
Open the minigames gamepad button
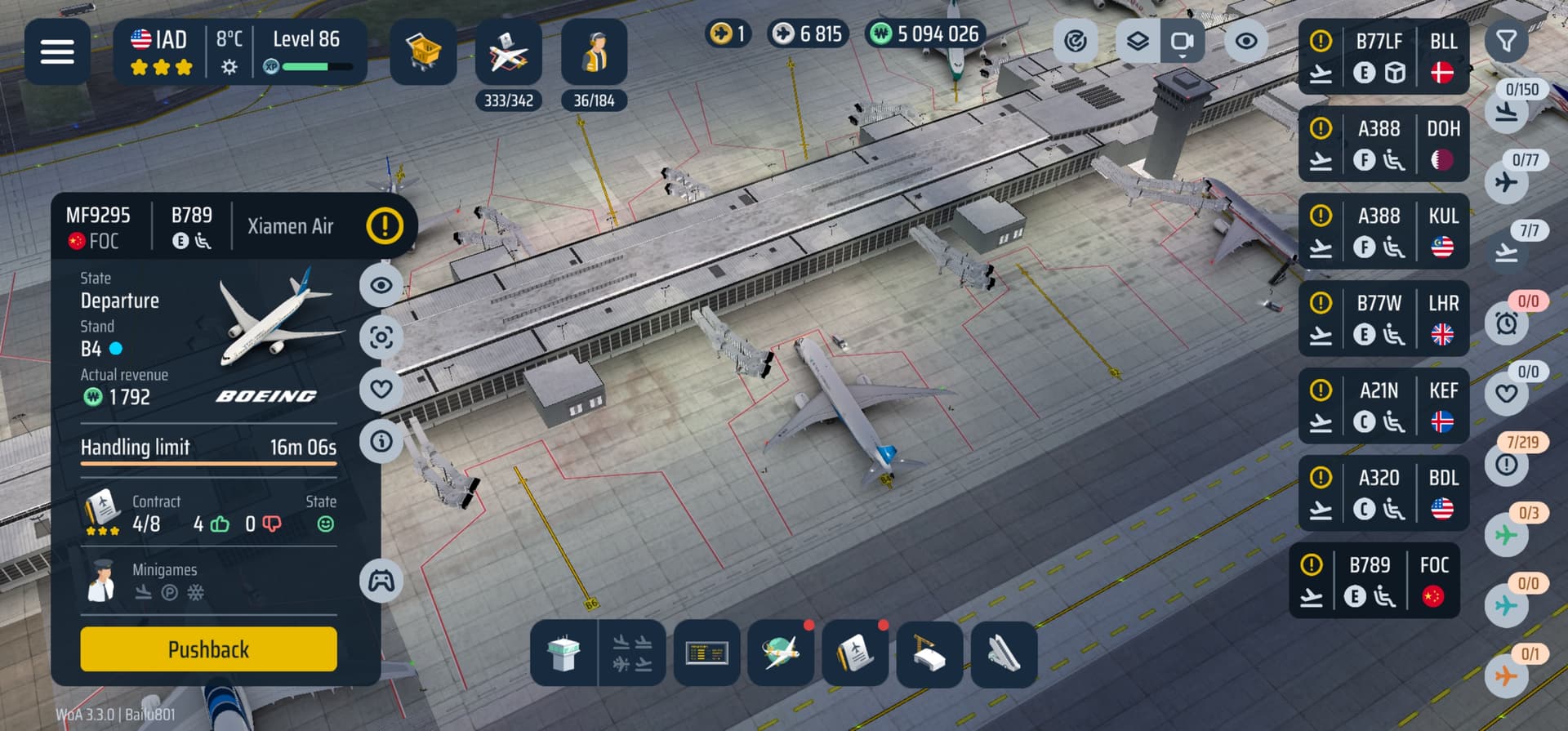point(381,581)
